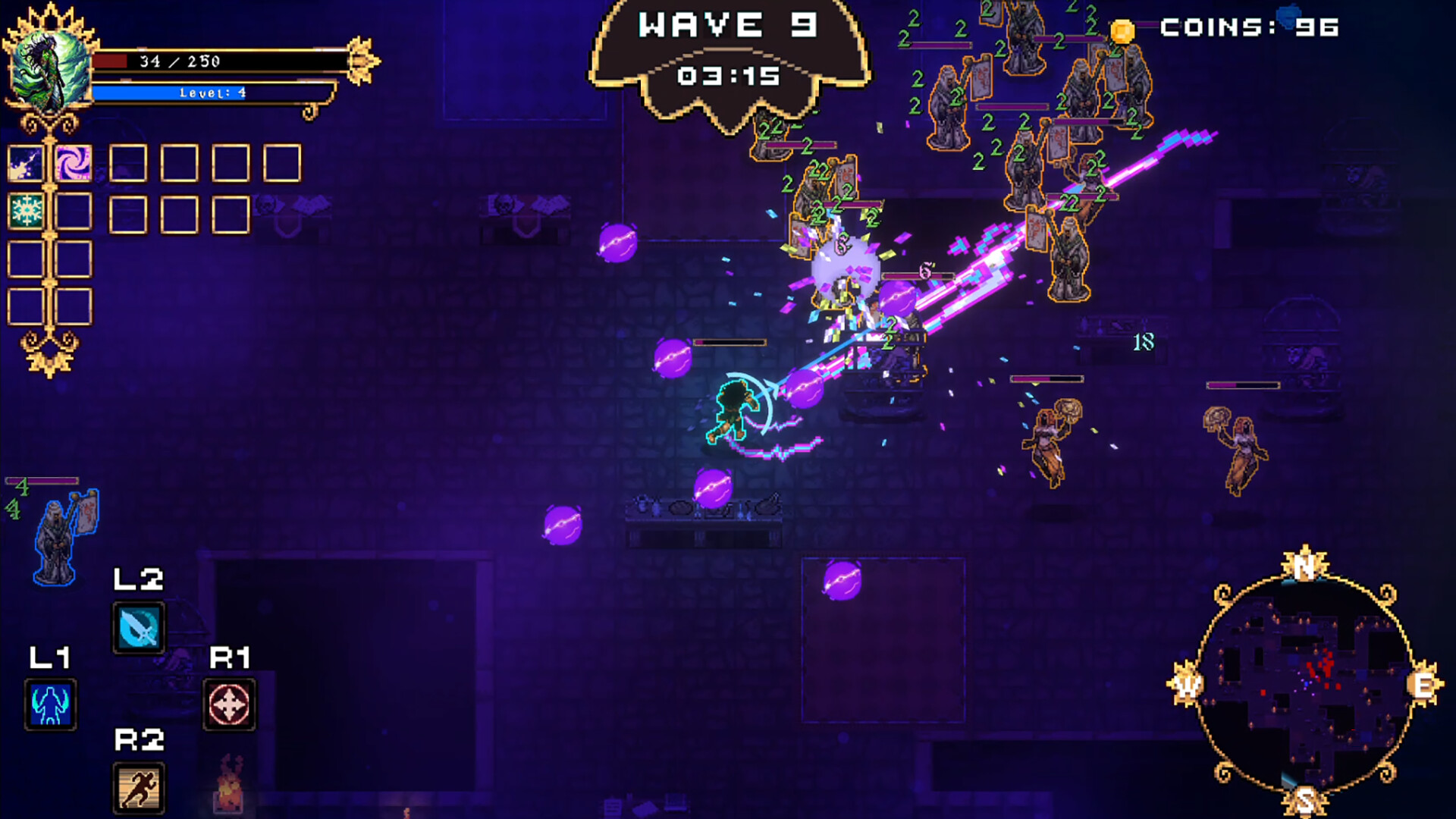
Task: Click the L1 summoned figure ability icon
Action: click(x=49, y=701)
